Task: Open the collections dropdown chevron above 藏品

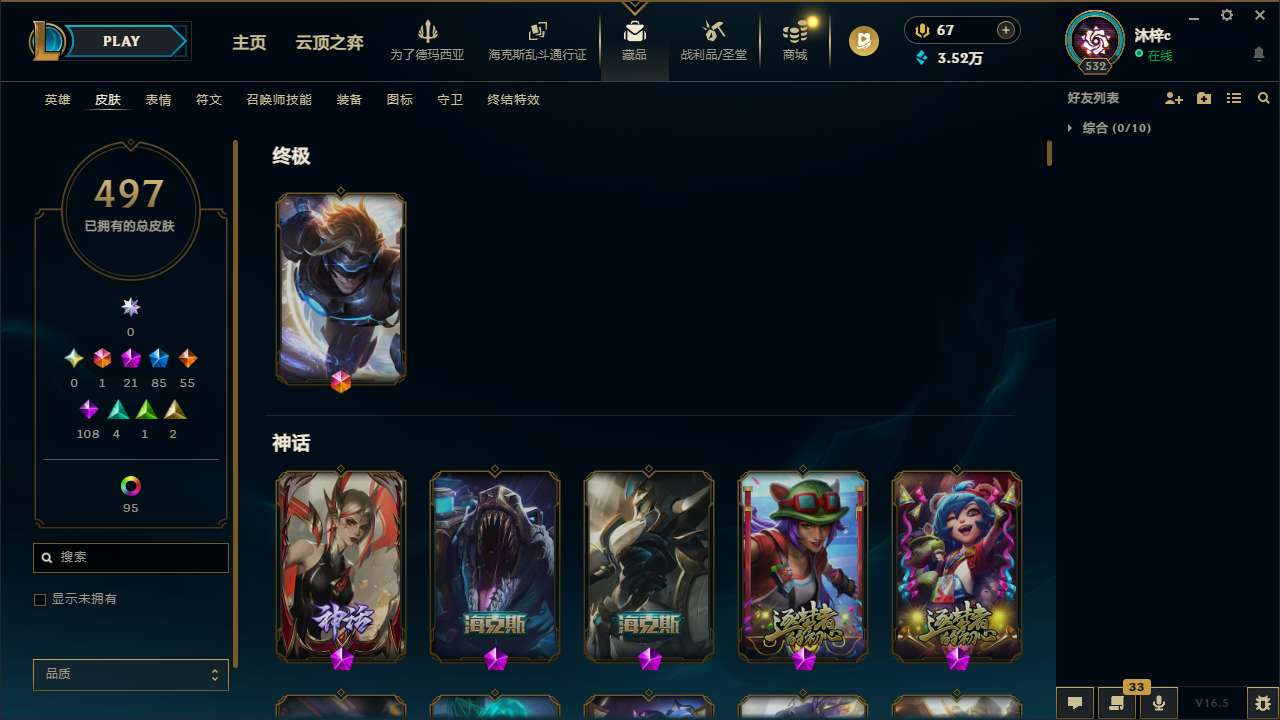Action: [634, 8]
